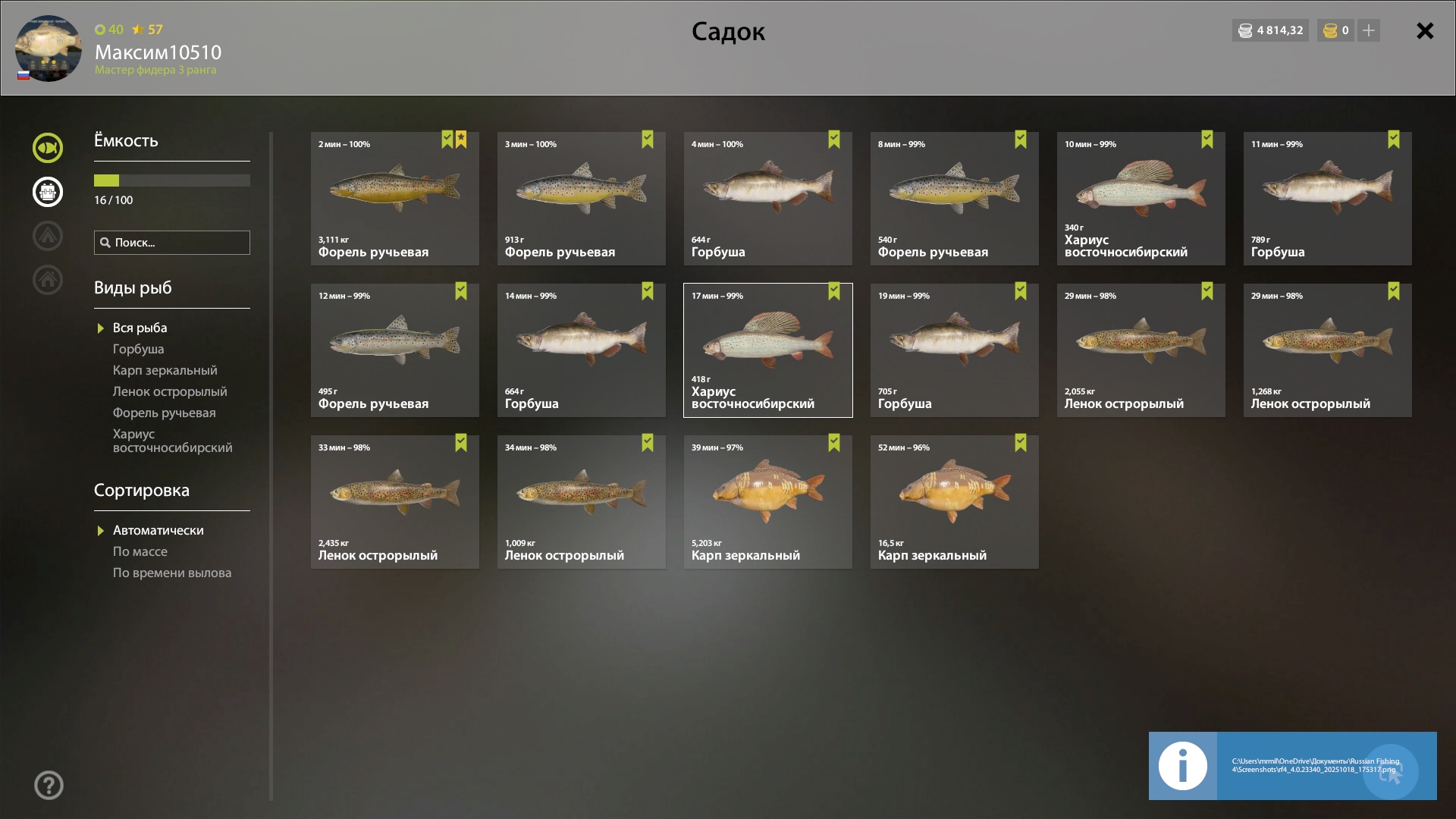This screenshot has width=1456, height=819.
Task: Select the Хариус восточносибирский filter
Action: pos(172,441)
